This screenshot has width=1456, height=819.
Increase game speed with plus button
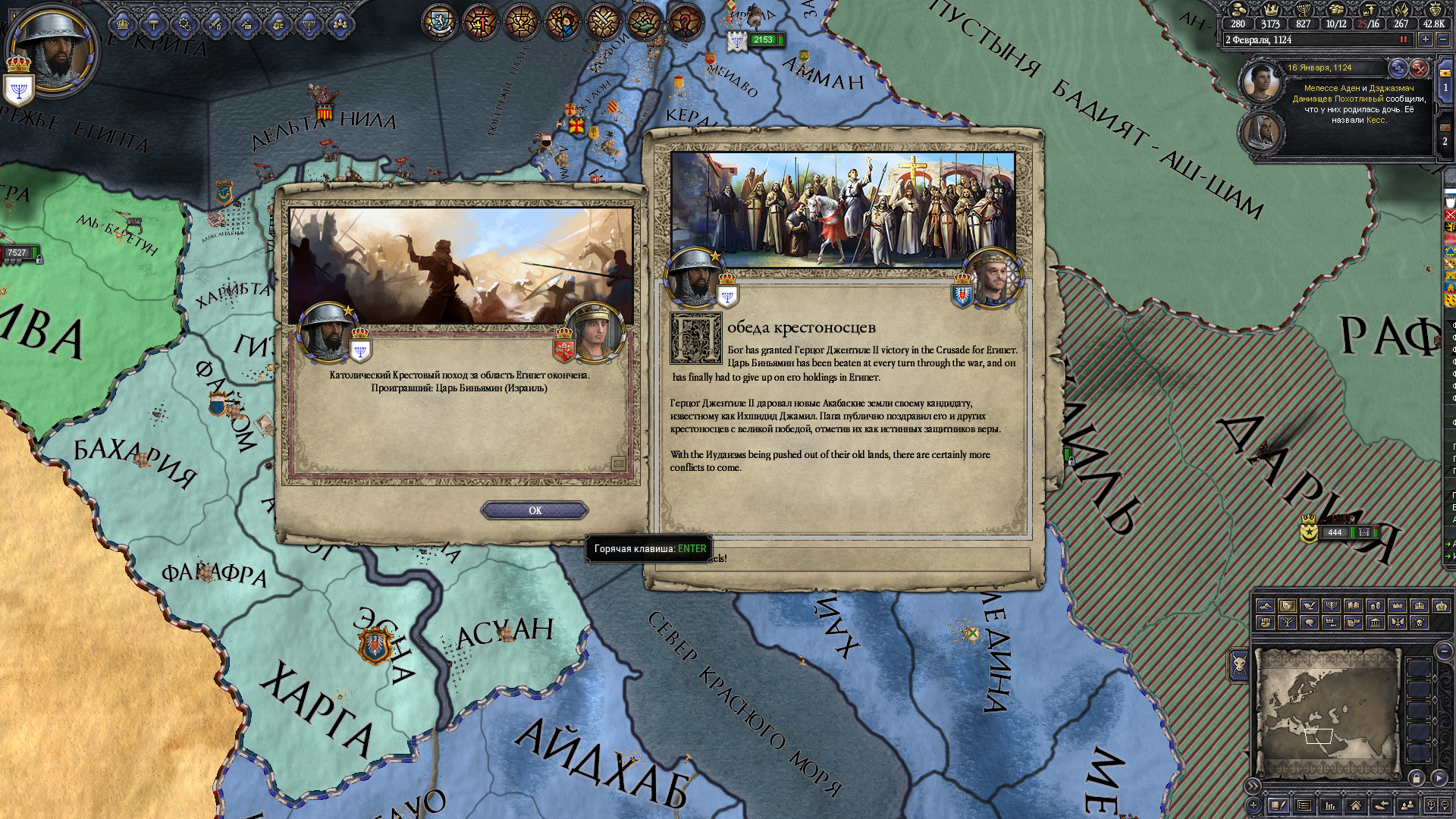click(1426, 39)
